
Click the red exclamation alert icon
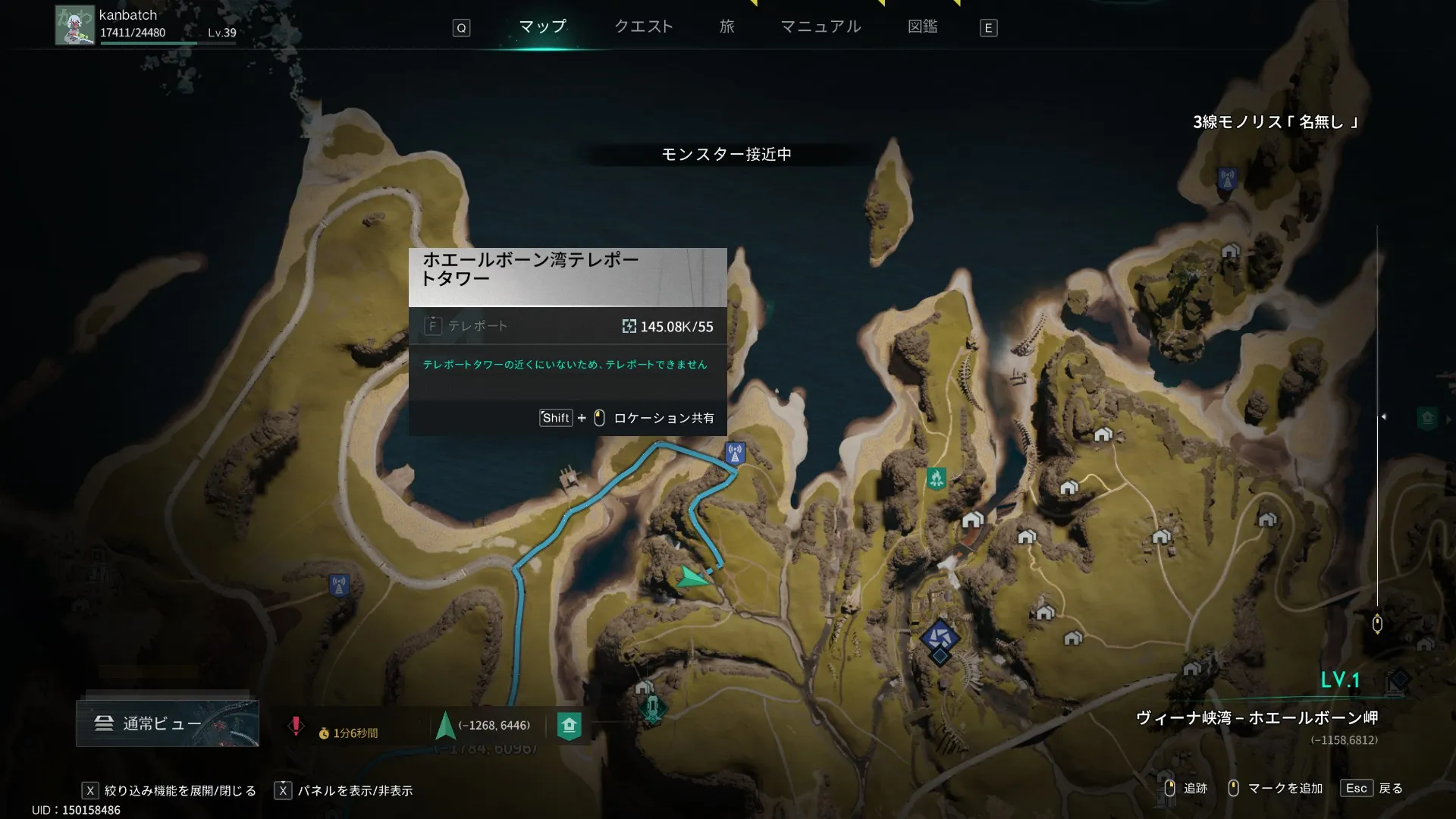pos(296,726)
